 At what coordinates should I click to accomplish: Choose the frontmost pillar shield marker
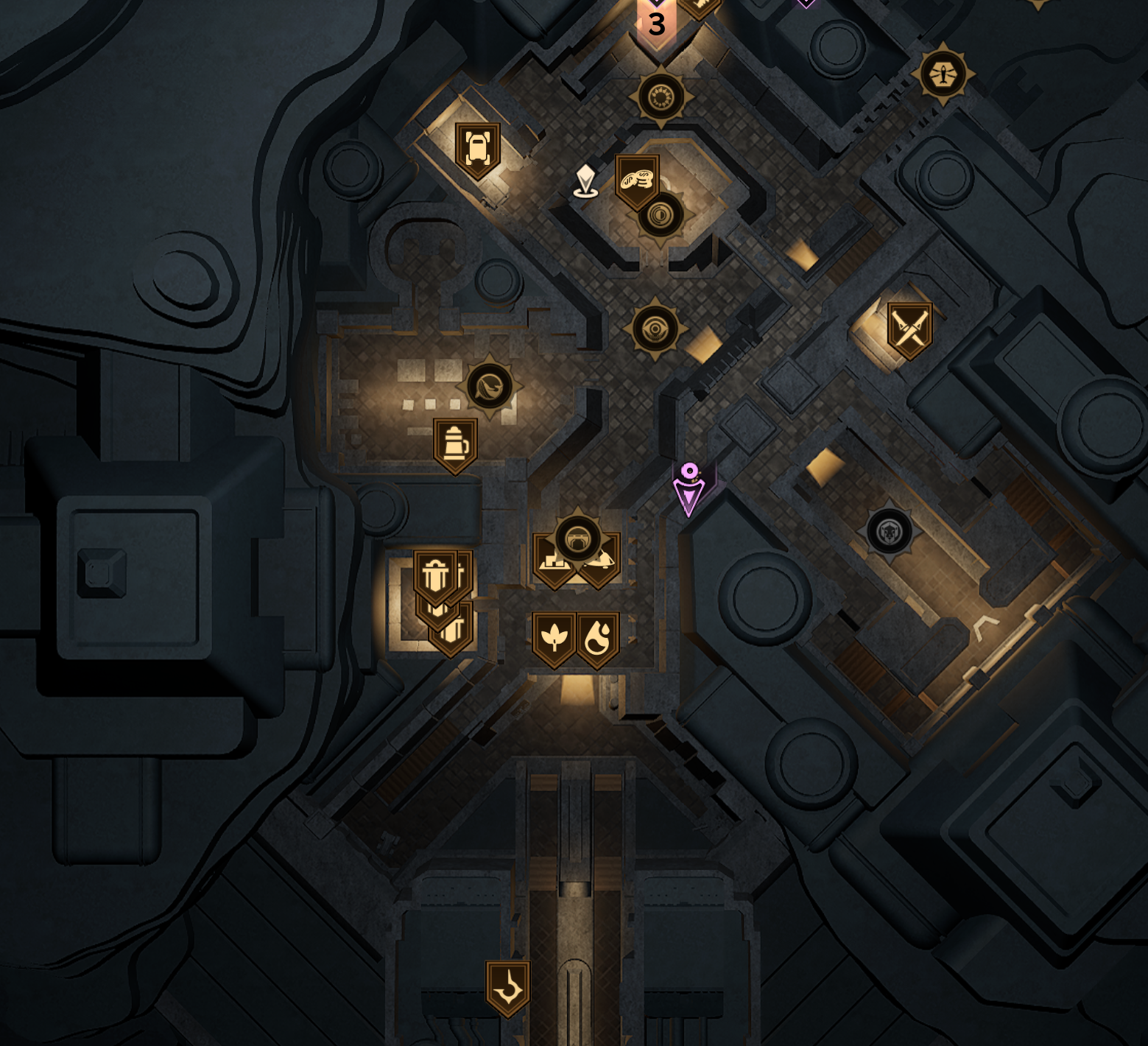(435, 576)
